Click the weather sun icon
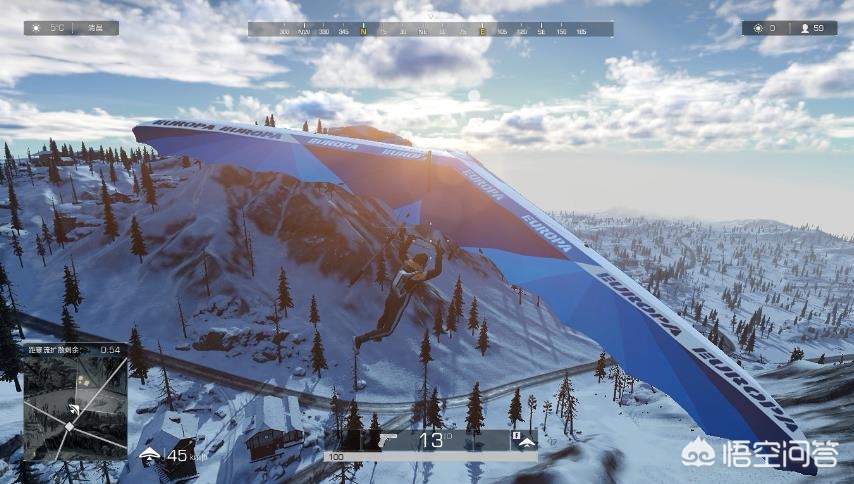This screenshot has height=484, width=854. point(38,28)
